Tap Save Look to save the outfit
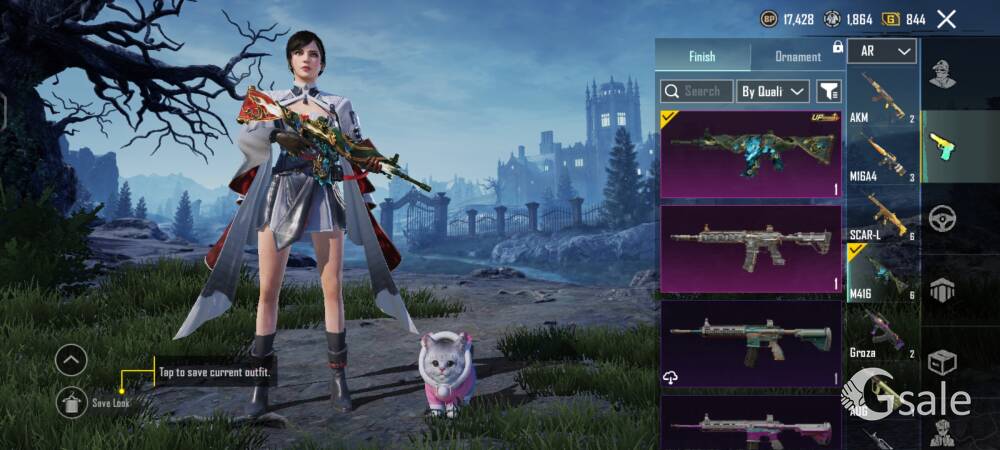The width and height of the screenshot is (1000, 450). (71, 402)
